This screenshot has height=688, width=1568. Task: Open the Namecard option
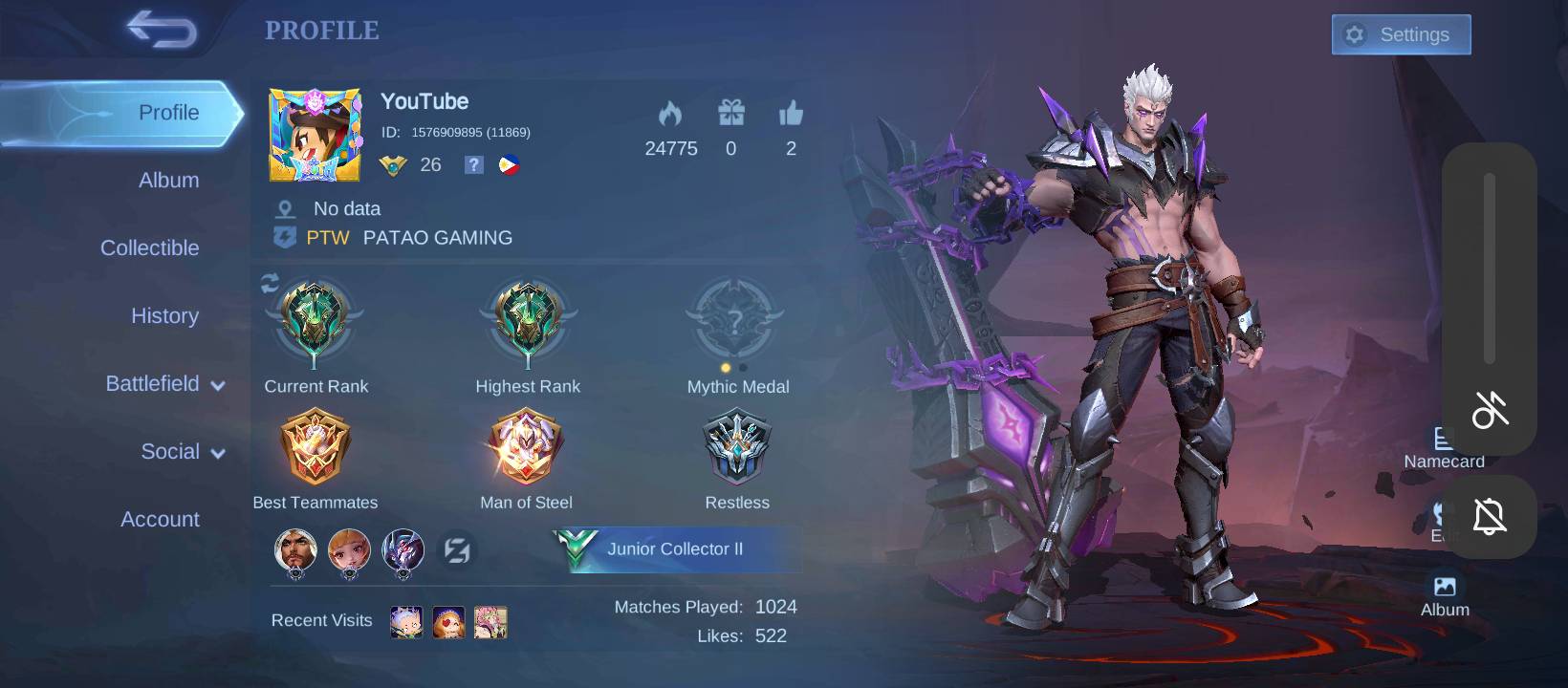pyautogui.click(x=1443, y=447)
